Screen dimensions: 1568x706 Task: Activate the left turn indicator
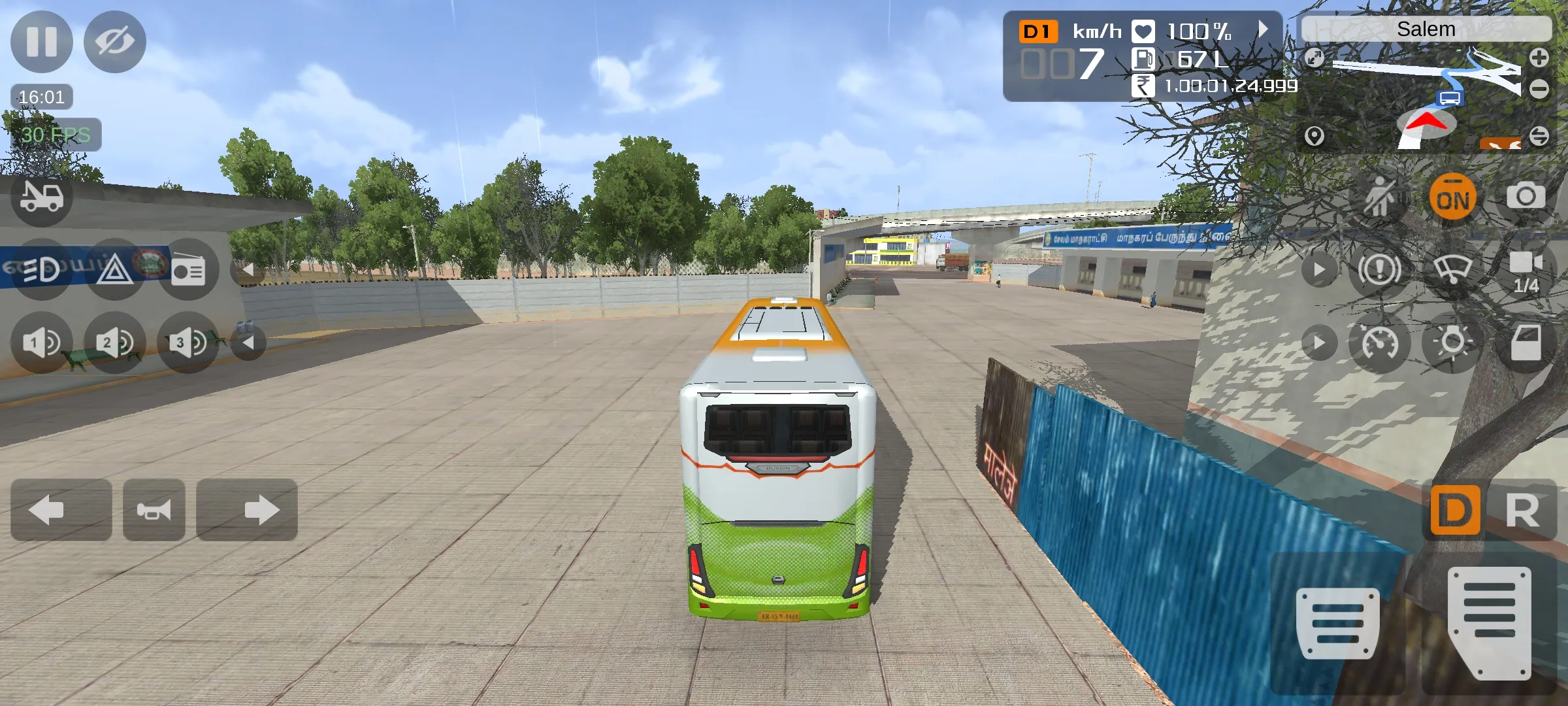(61, 510)
